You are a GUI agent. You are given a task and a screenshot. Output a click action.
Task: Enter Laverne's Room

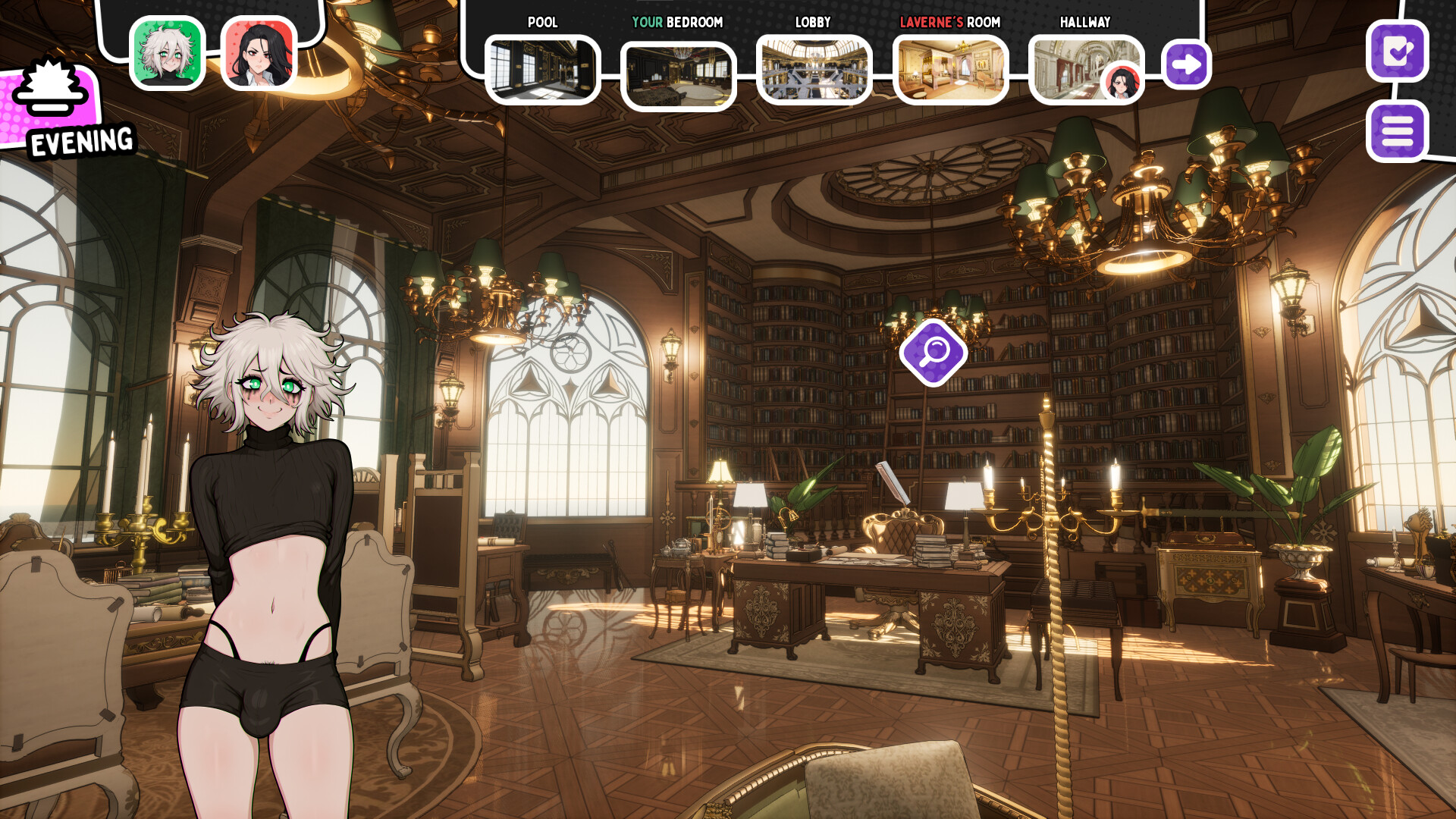click(x=949, y=68)
